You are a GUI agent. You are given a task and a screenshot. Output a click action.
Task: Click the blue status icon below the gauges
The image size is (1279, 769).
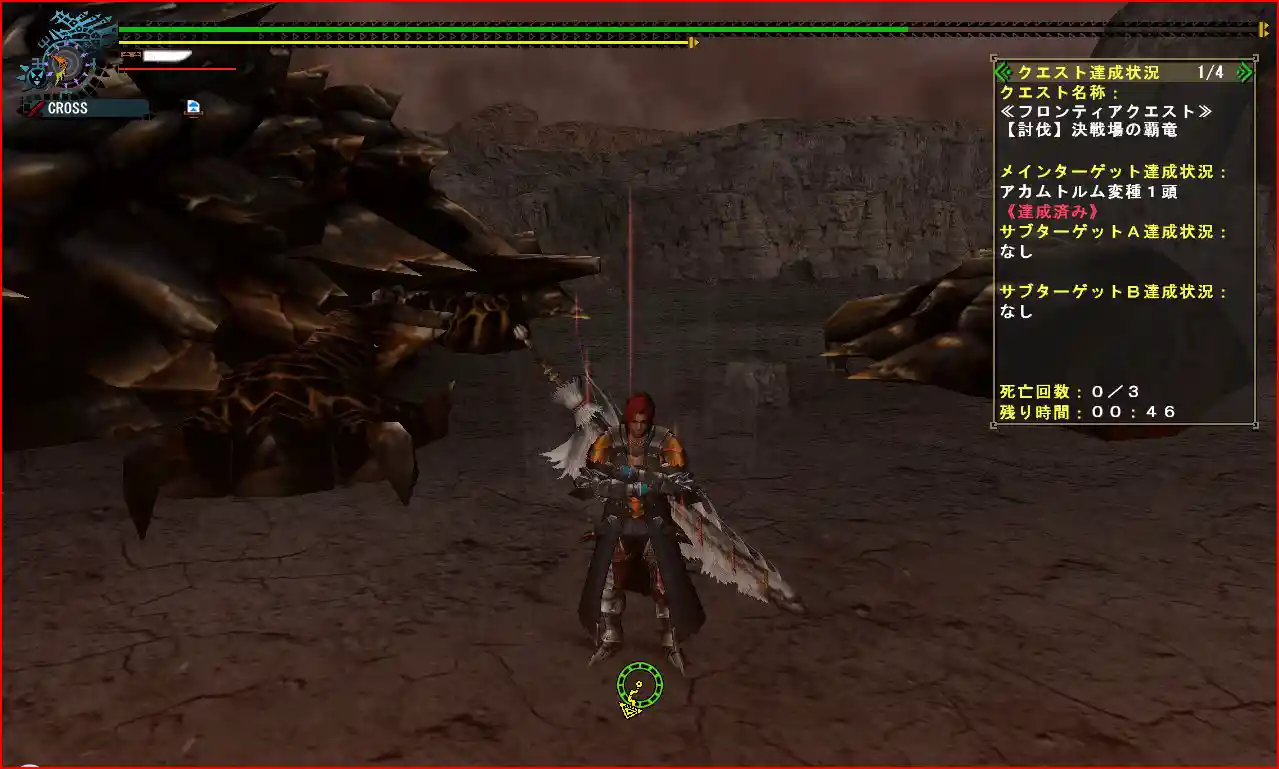(x=193, y=107)
